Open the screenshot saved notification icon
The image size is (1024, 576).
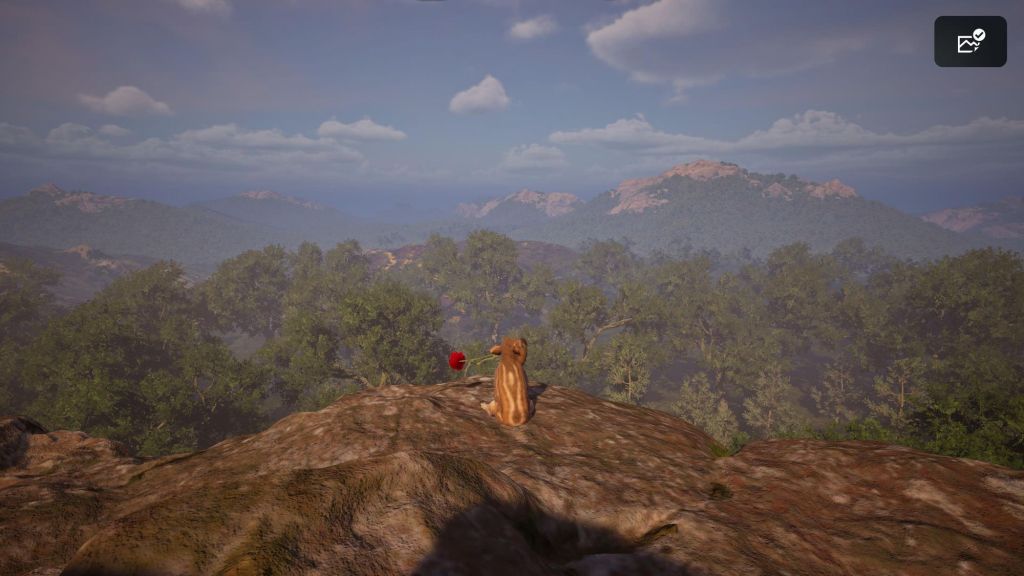click(x=970, y=42)
